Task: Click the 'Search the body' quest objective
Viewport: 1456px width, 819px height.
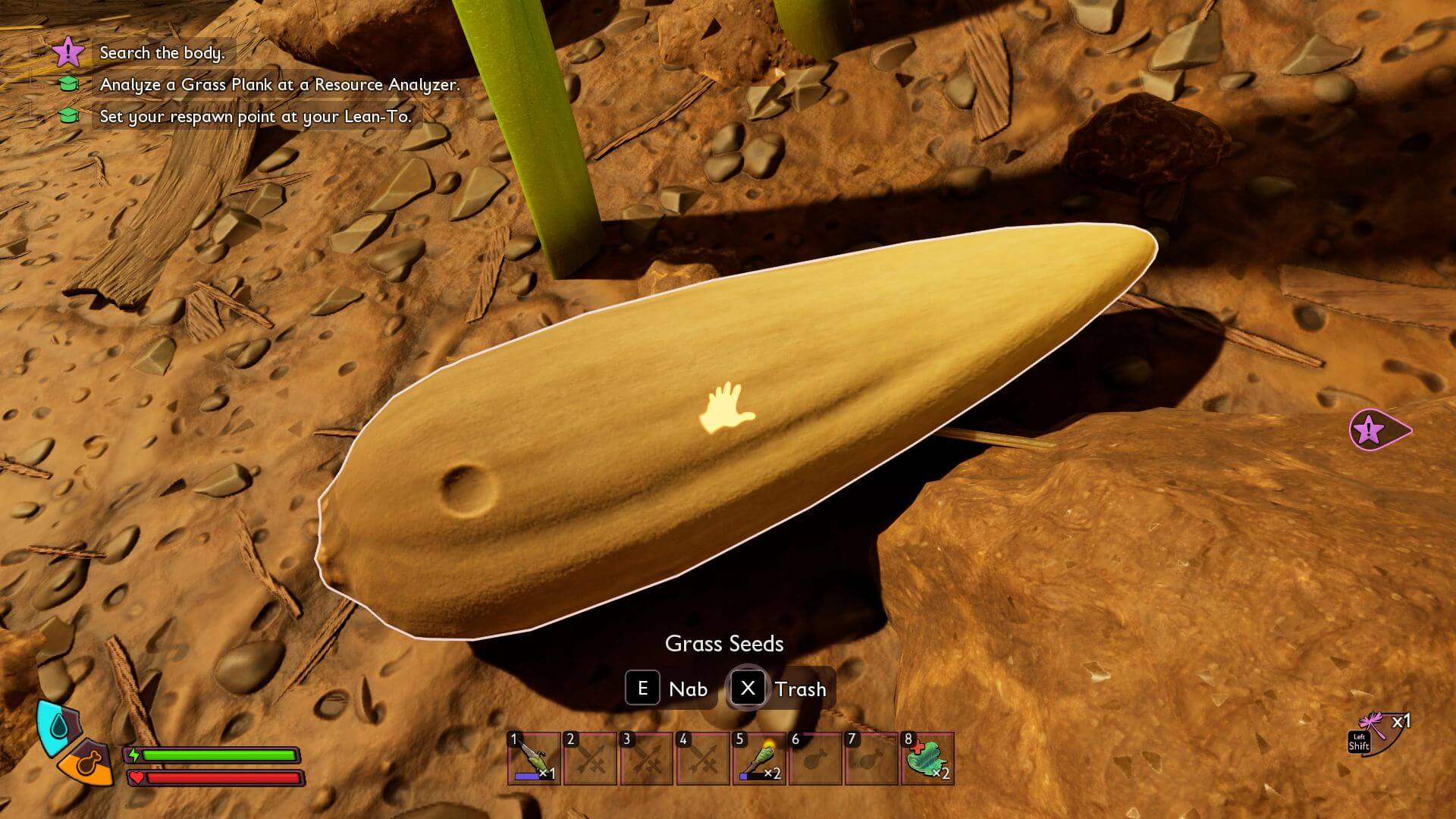Action: click(162, 52)
